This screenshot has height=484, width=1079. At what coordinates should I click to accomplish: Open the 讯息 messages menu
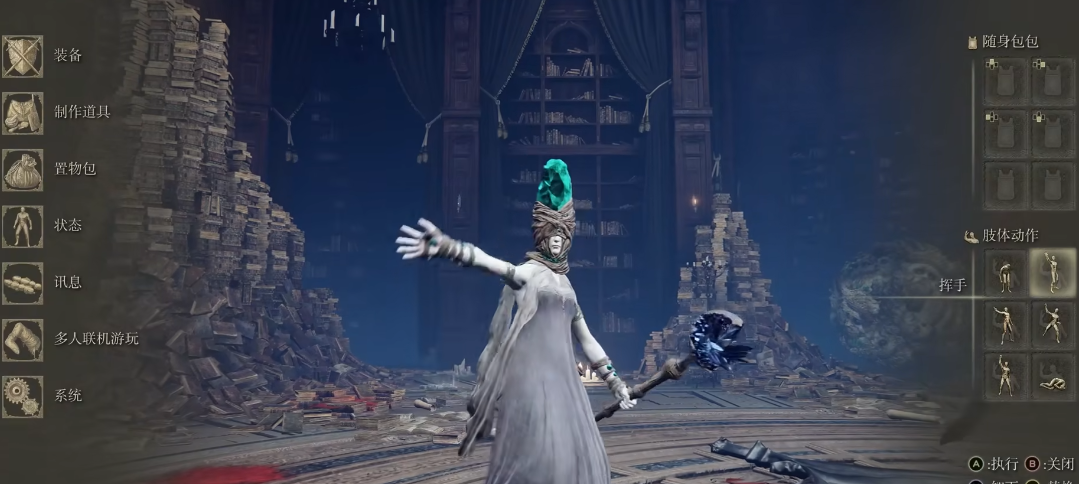point(24,283)
